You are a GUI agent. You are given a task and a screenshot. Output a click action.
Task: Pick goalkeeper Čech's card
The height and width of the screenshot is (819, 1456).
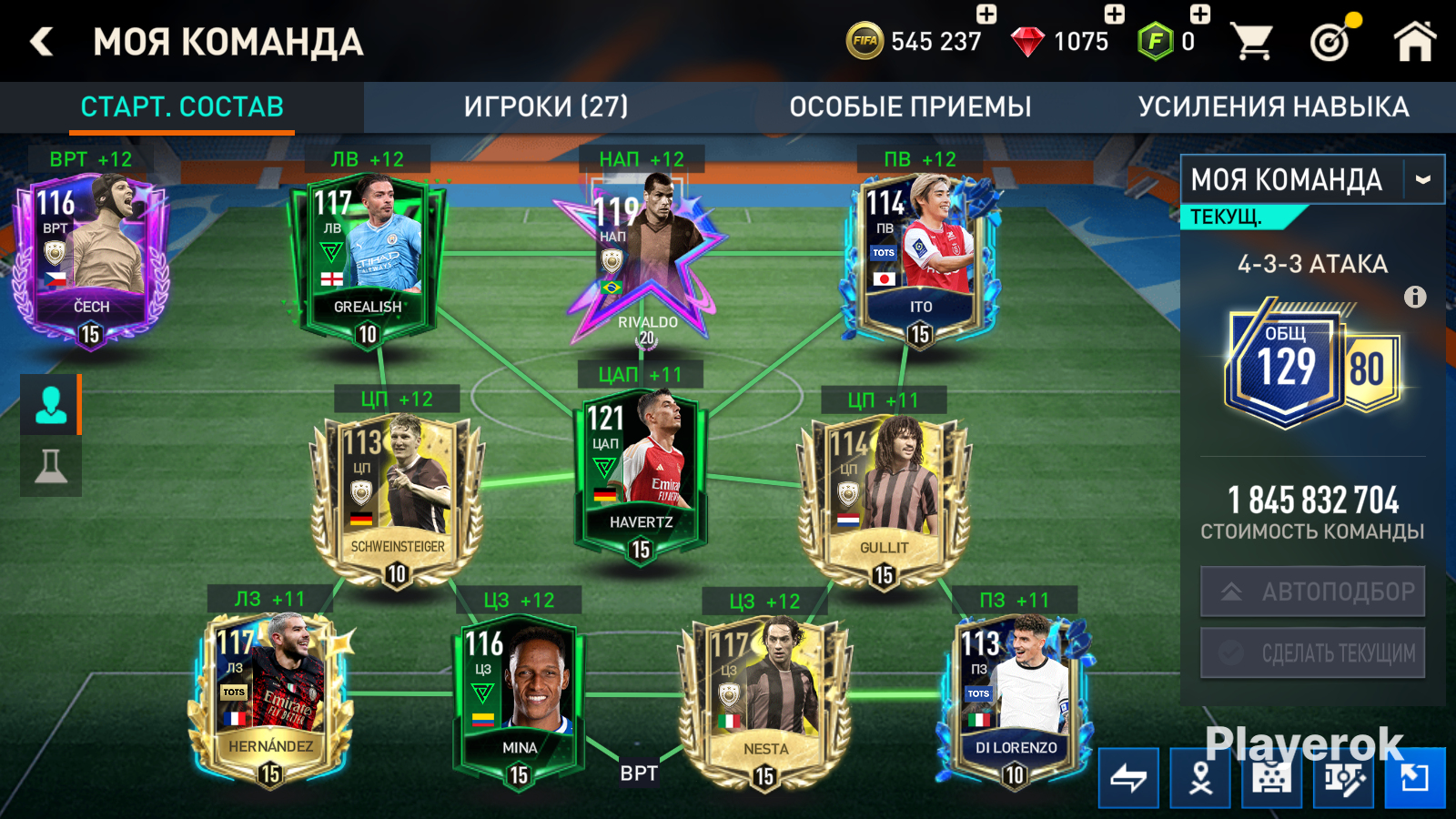pos(90,259)
